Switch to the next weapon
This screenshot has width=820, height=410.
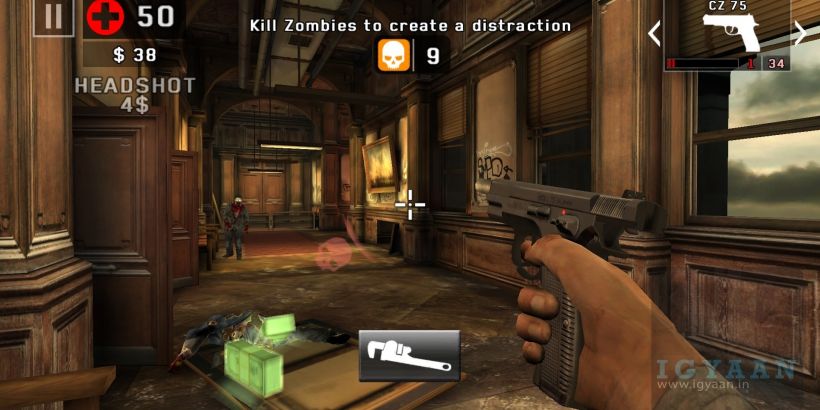click(799, 33)
